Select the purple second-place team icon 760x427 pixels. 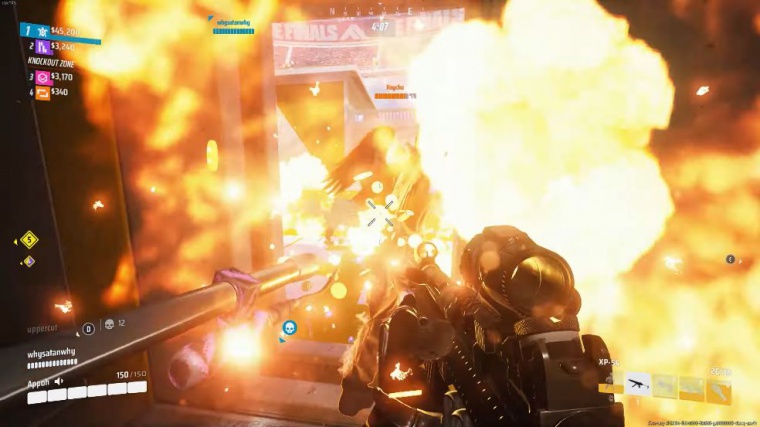coord(42,47)
